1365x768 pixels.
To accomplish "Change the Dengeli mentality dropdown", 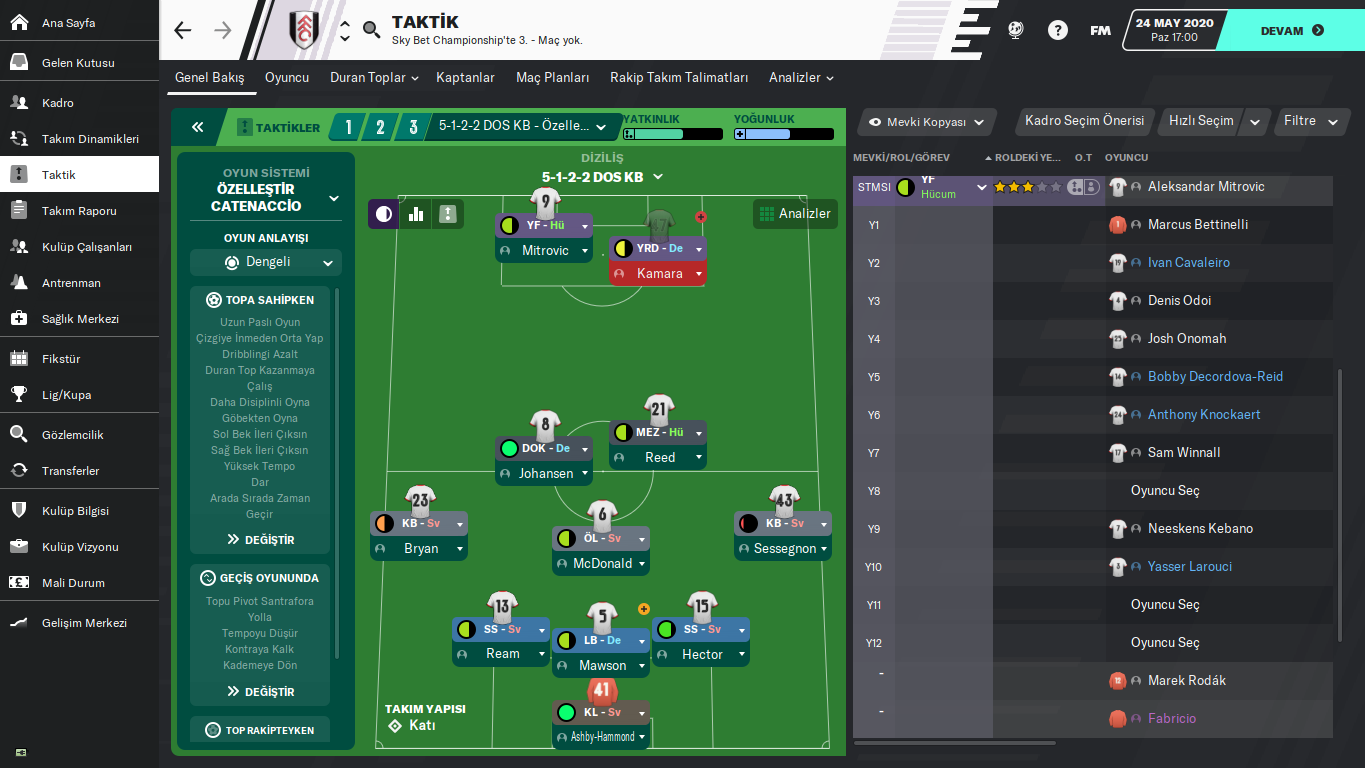I will click(x=266, y=263).
